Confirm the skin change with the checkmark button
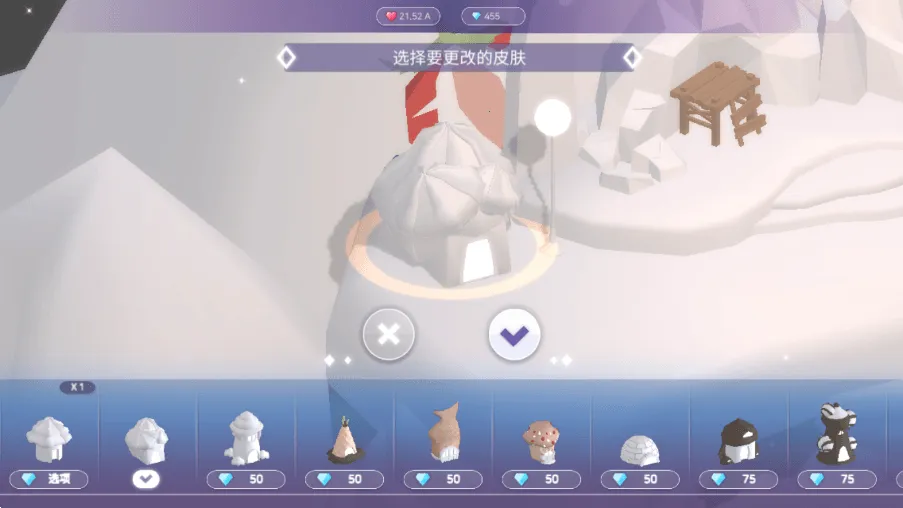The width and height of the screenshot is (903, 508). [514, 334]
